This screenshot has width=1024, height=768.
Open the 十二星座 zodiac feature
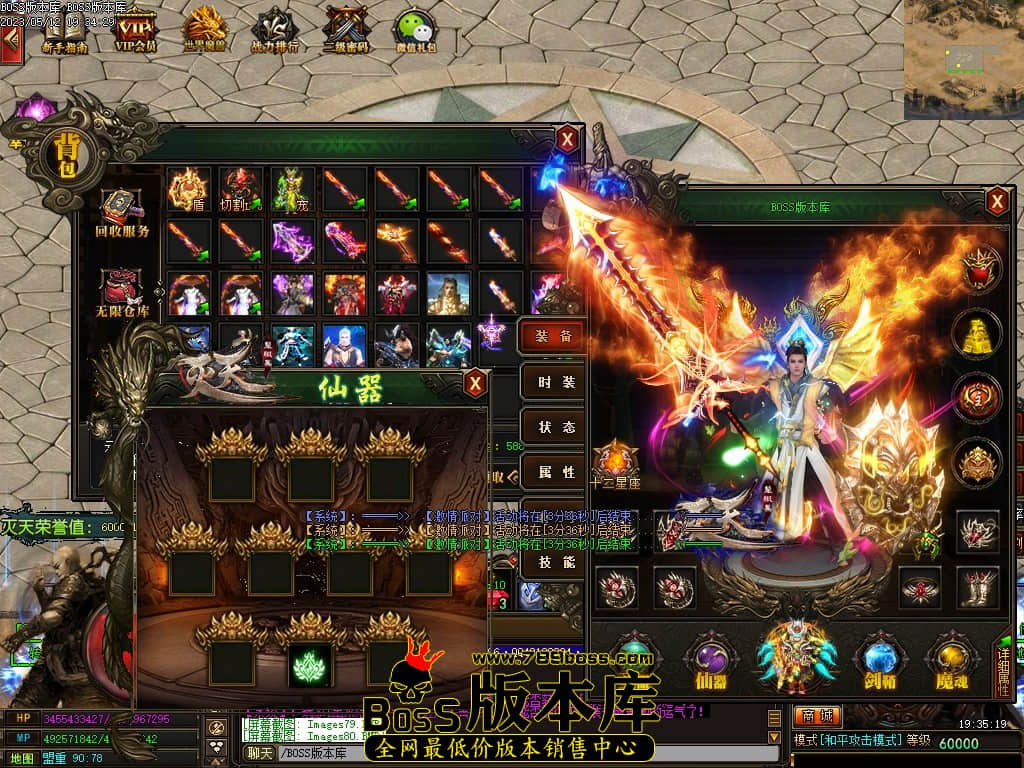pos(616,463)
